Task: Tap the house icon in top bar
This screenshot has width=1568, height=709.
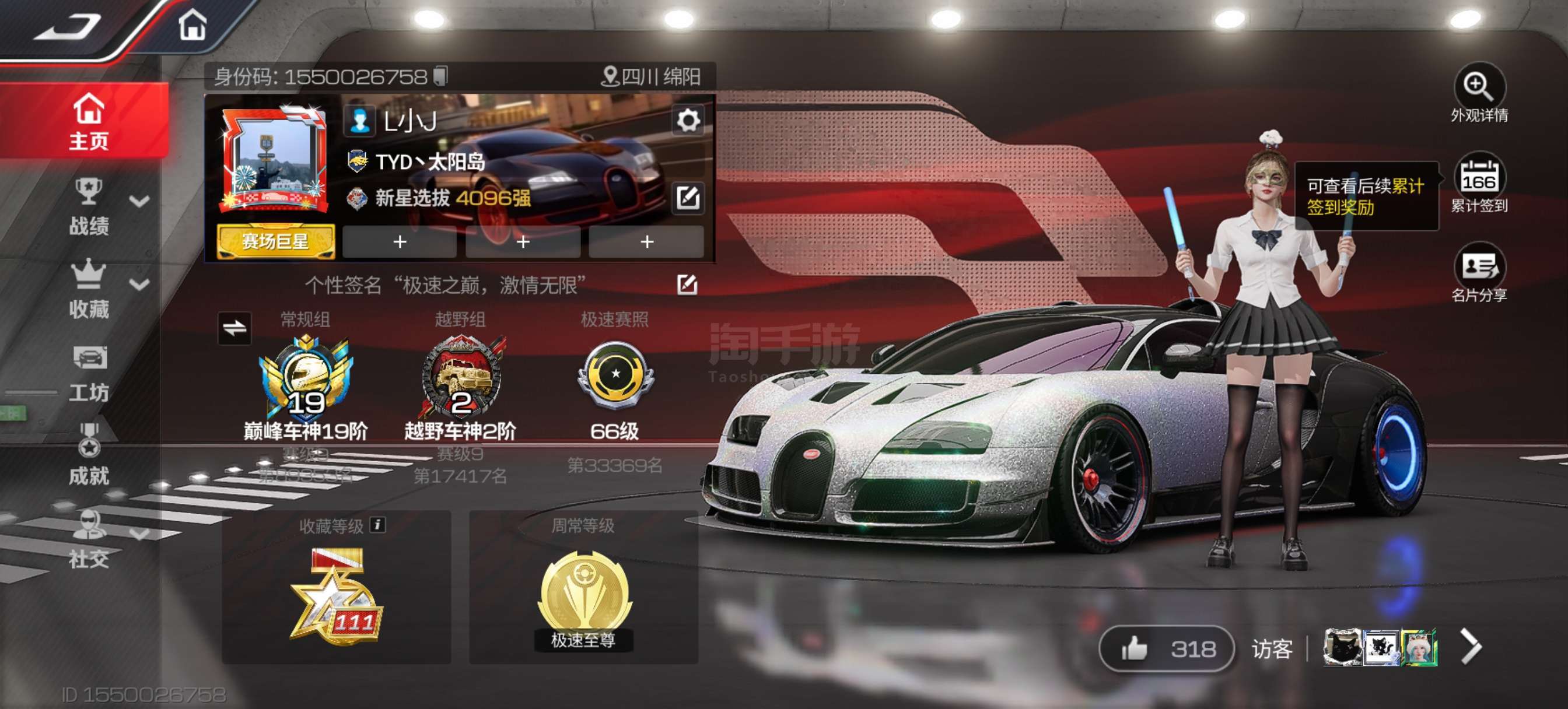Action: coord(193,26)
